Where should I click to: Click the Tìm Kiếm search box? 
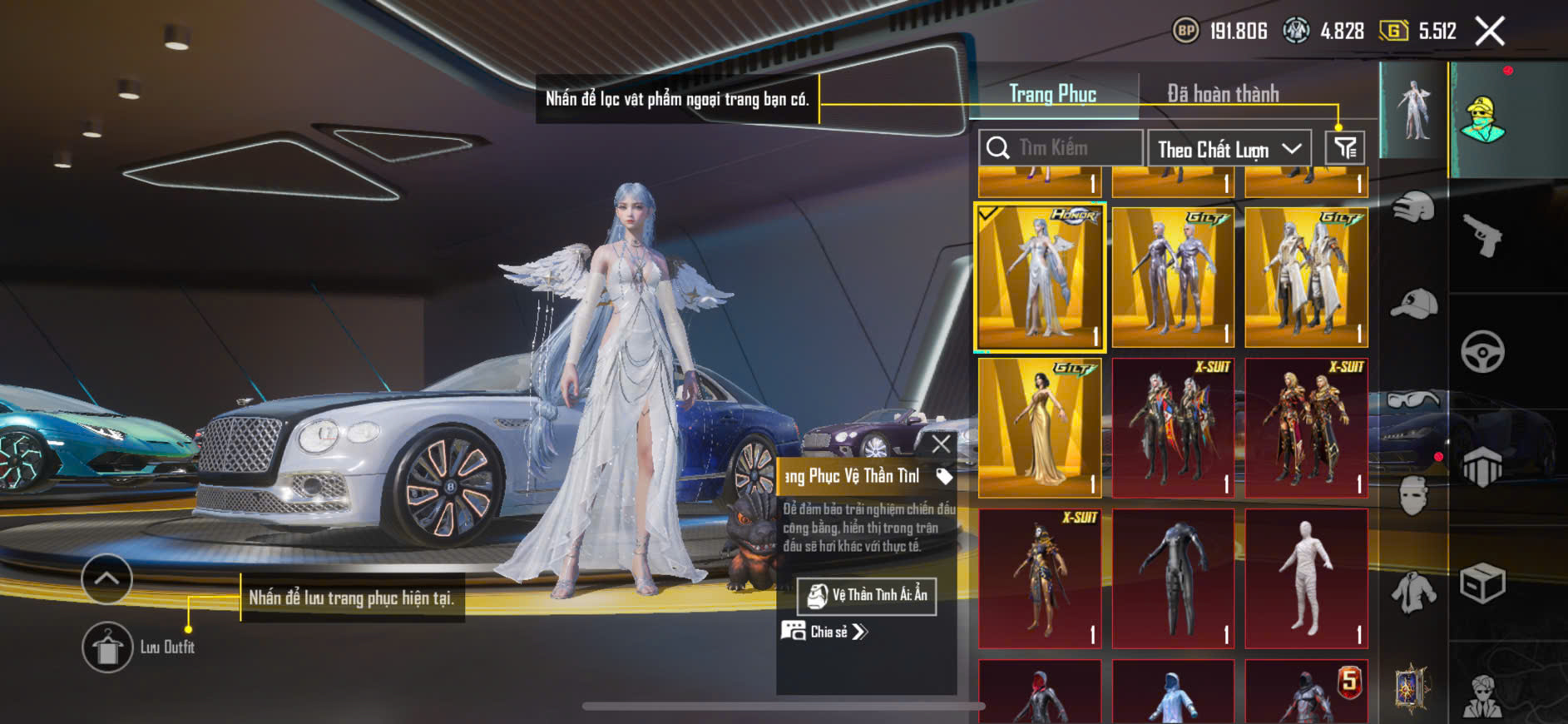click(1061, 148)
